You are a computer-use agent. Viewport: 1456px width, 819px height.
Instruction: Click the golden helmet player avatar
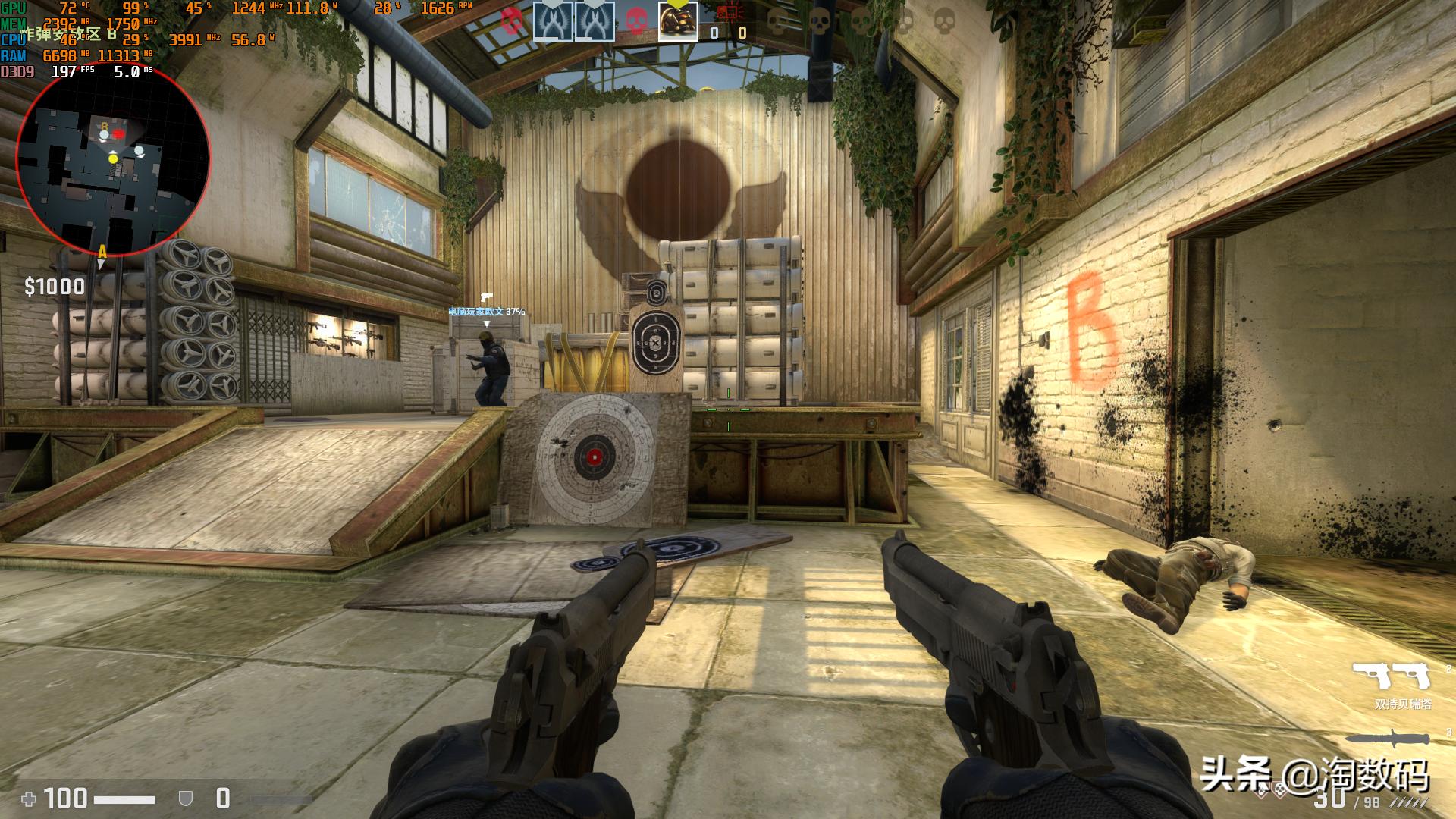pos(677,21)
